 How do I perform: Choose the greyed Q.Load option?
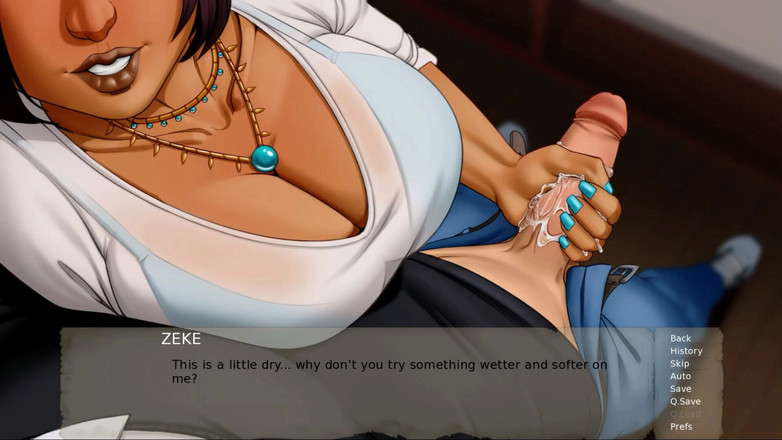[685, 414]
